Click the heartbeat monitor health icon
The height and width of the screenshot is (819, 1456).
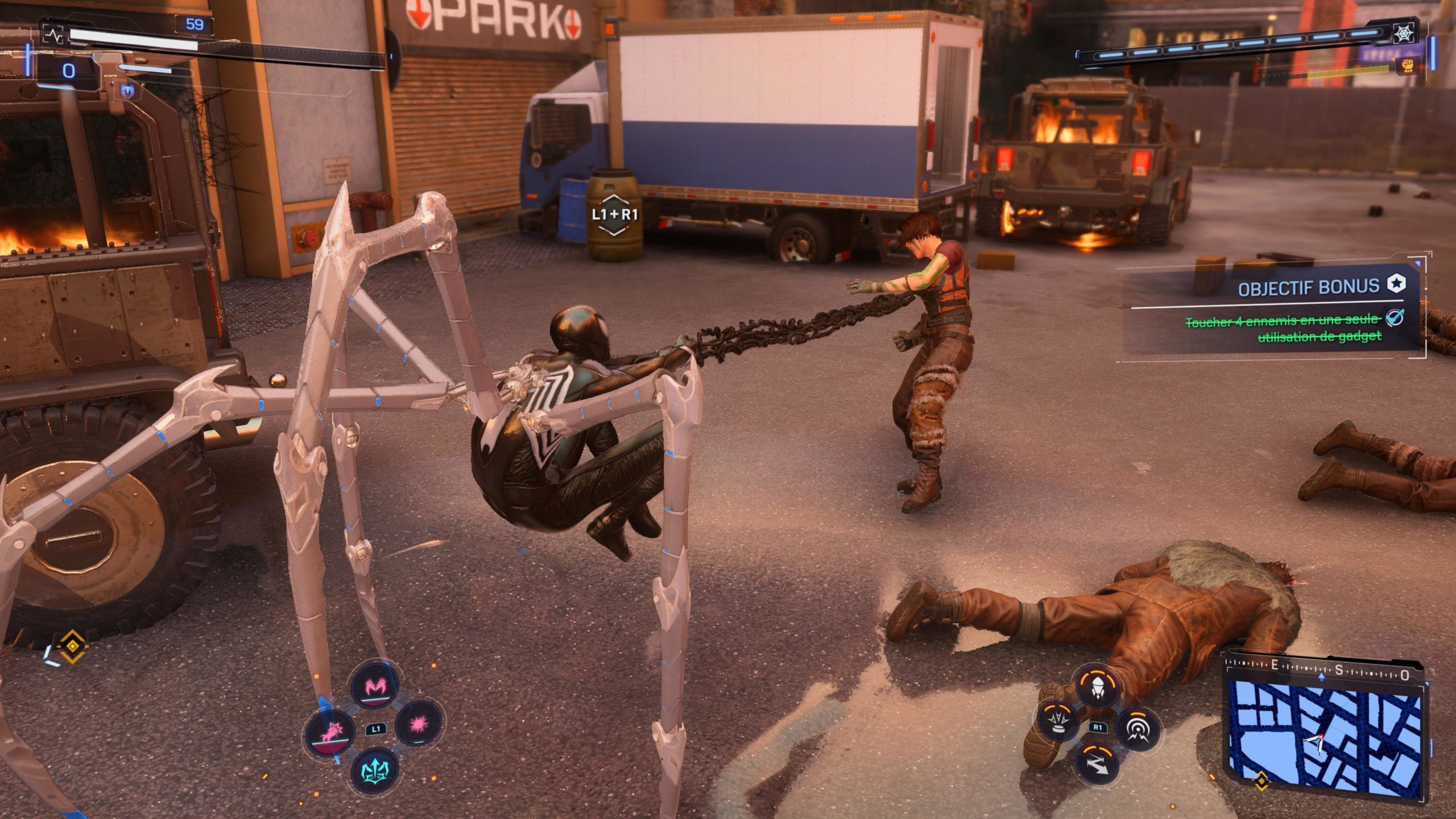click(55, 35)
